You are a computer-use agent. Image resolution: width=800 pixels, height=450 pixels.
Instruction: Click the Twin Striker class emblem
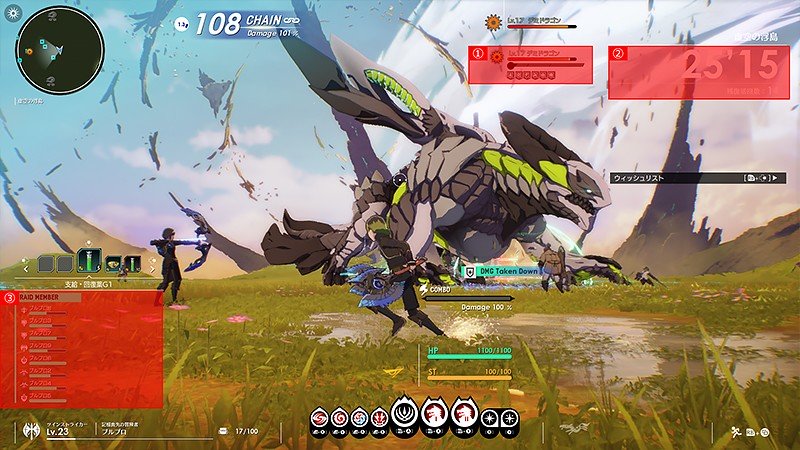29,430
